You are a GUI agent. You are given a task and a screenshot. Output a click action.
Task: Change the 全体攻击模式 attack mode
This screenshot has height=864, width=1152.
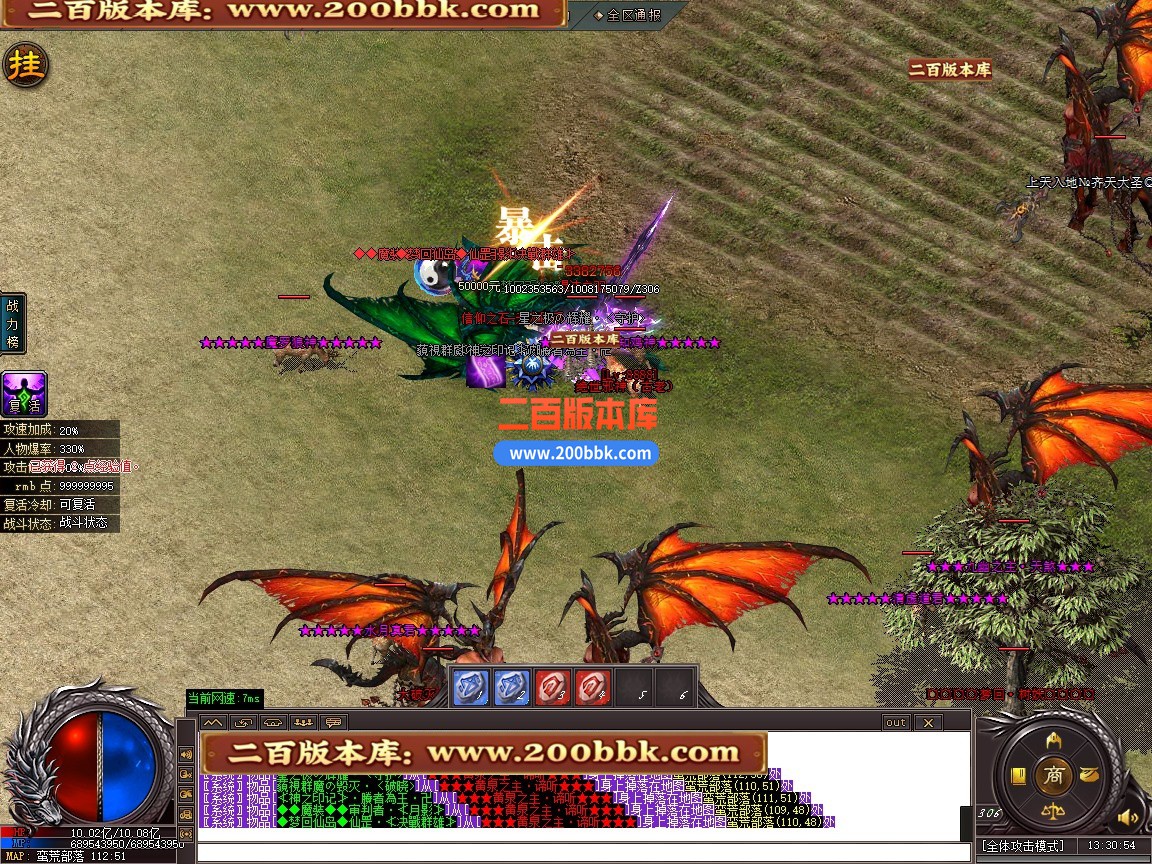(1023, 846)
